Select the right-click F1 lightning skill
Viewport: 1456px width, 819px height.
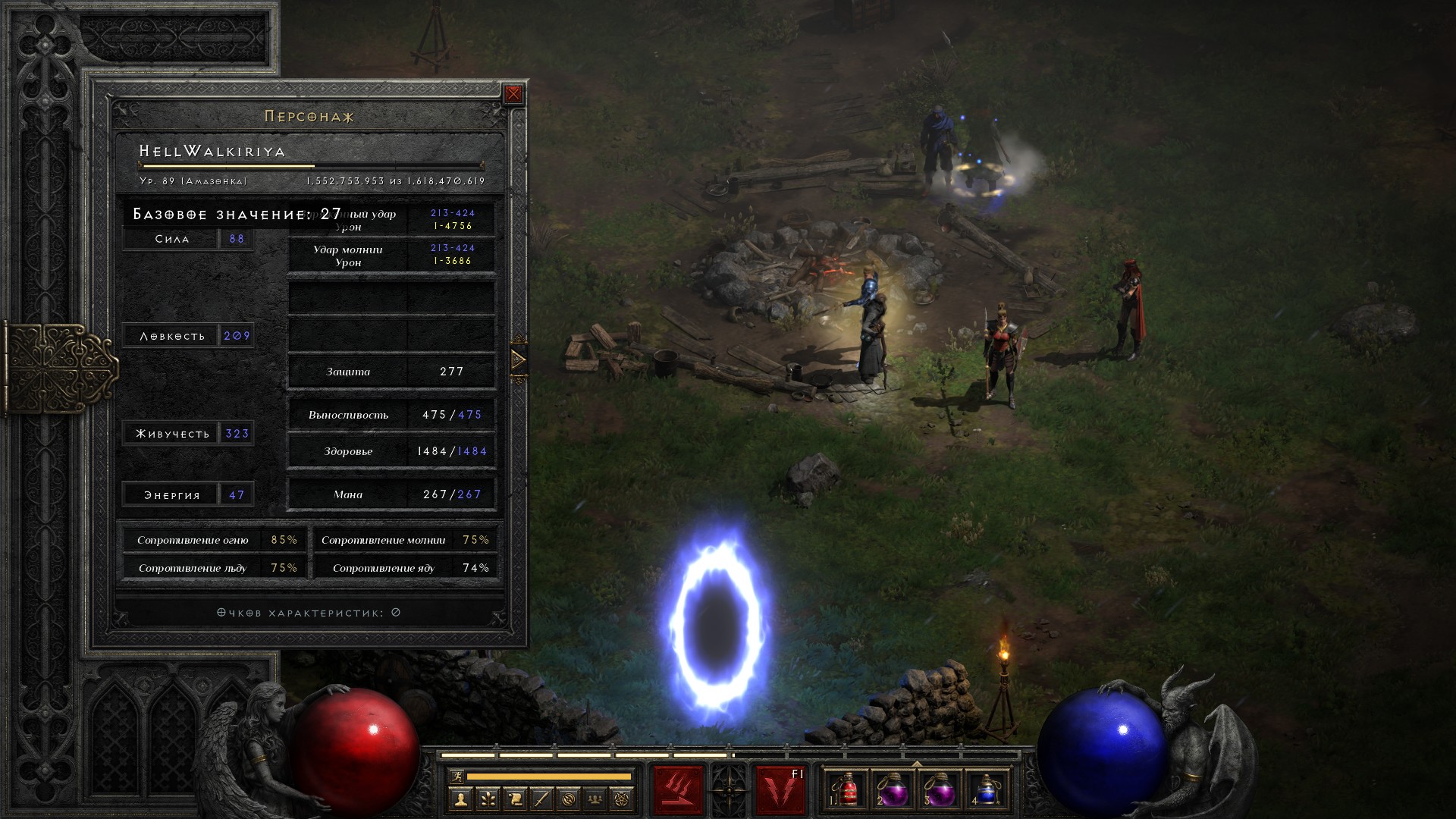780,790
